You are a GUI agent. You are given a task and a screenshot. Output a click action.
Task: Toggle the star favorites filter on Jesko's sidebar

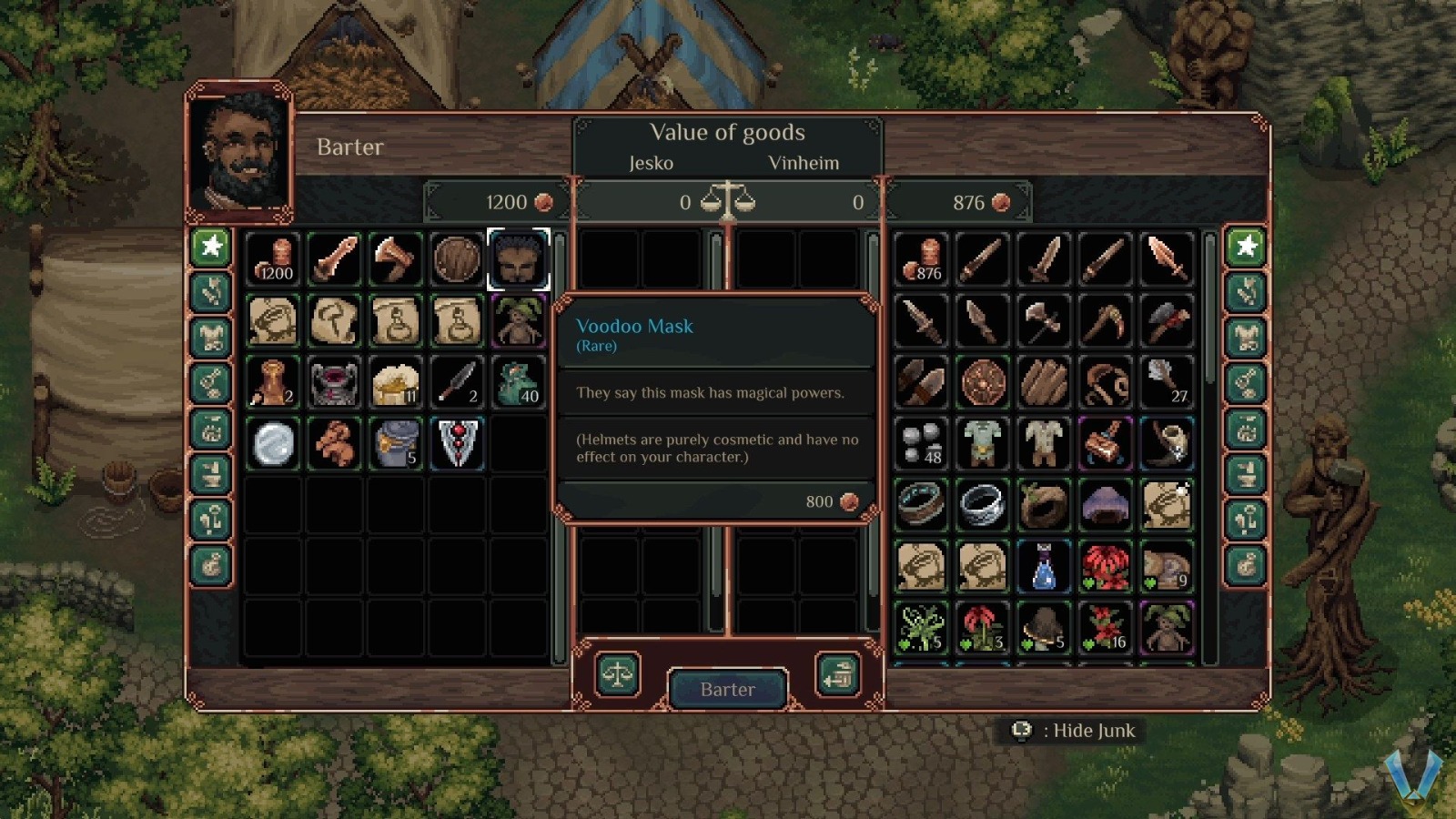coord(211,247)
